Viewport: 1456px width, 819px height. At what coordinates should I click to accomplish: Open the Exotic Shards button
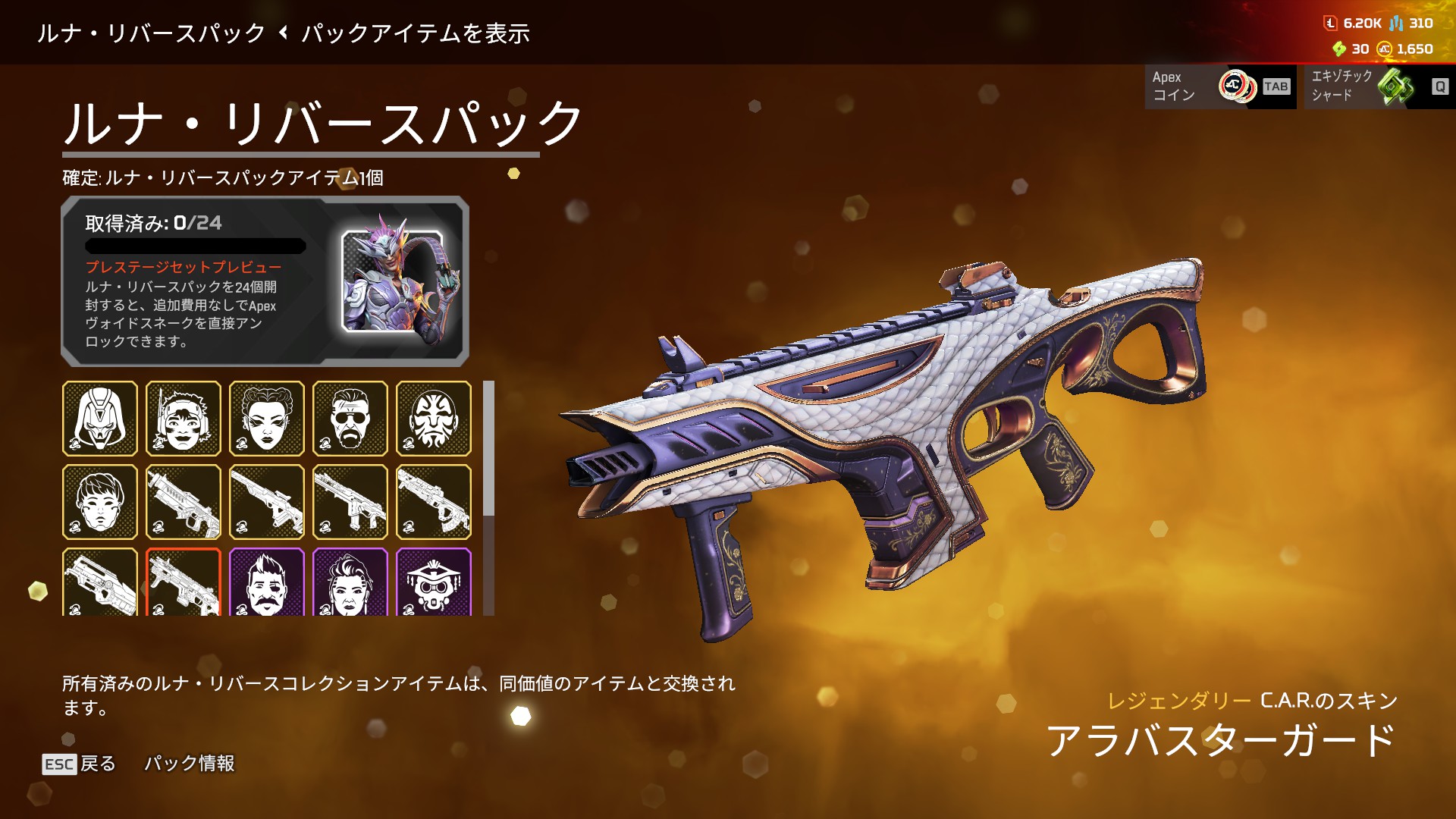coord(1379,86)
